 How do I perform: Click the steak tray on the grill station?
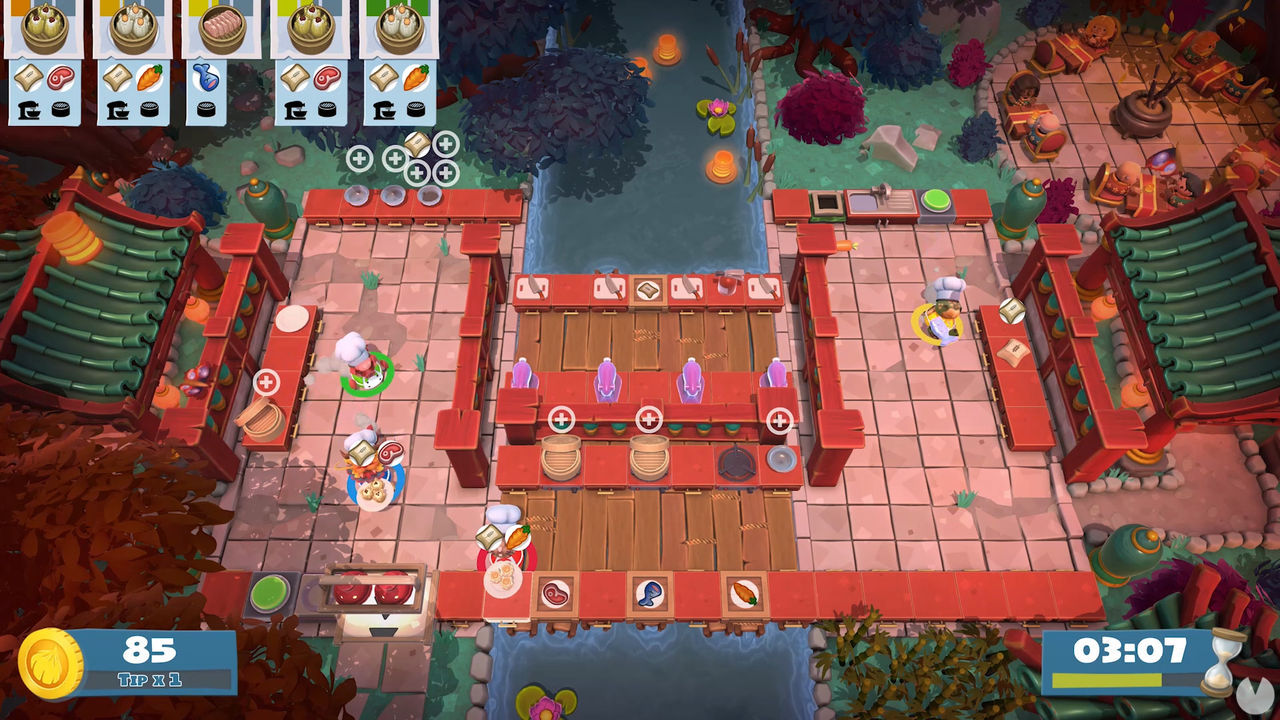(375, 590)
